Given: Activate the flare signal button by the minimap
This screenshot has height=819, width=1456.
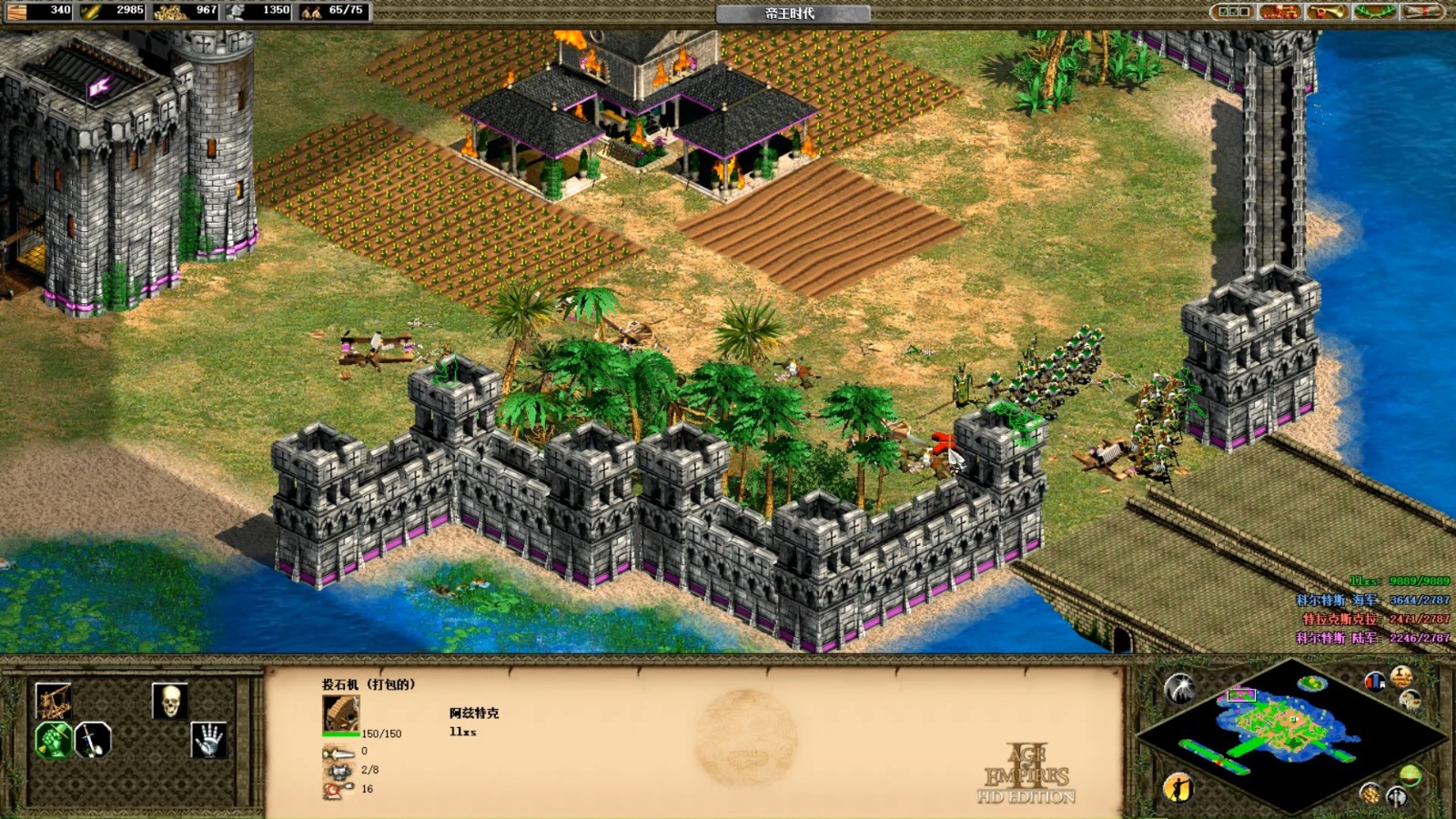Looking at the screenshot, I should 1180,688.
